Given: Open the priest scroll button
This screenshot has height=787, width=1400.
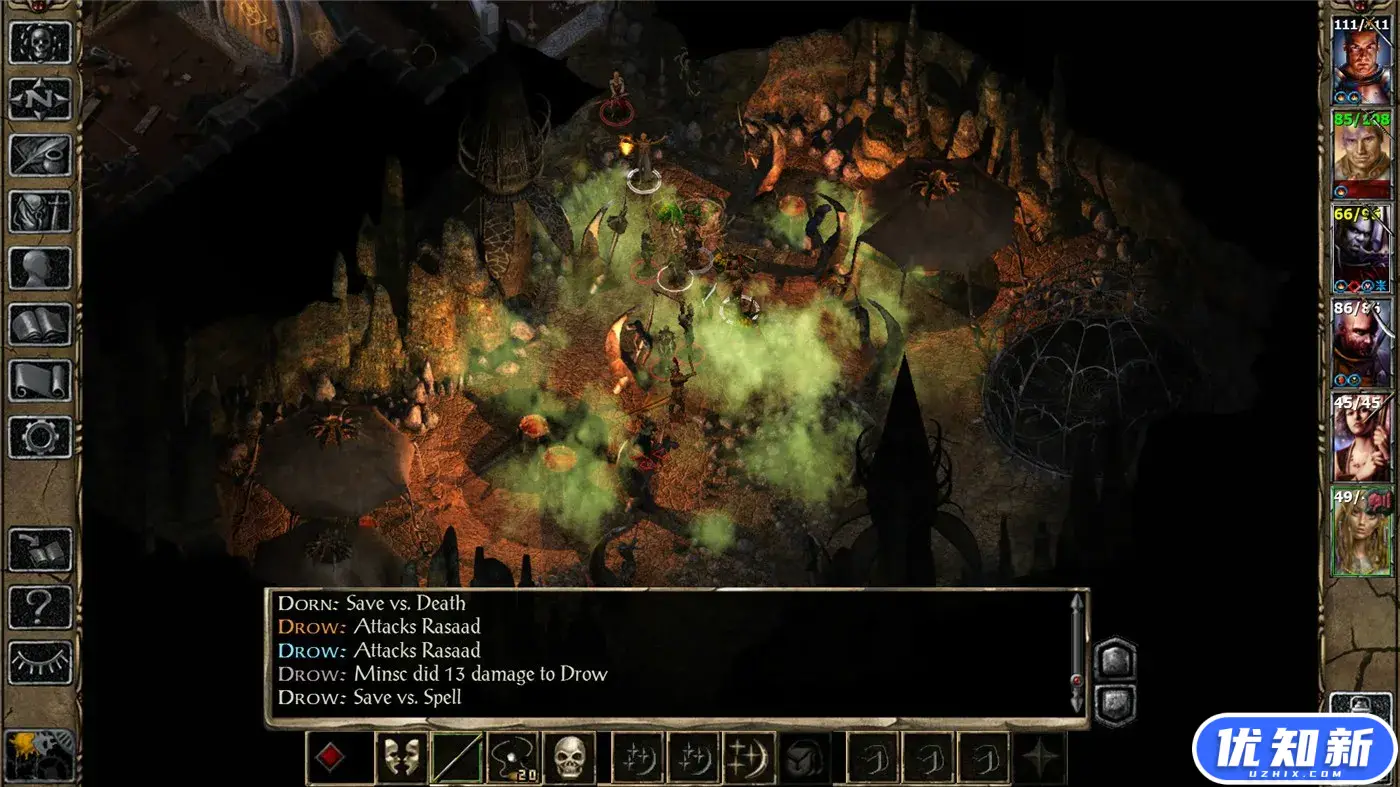Looking at the screenshot, I should pyautogui.click(x=40, y=381).
